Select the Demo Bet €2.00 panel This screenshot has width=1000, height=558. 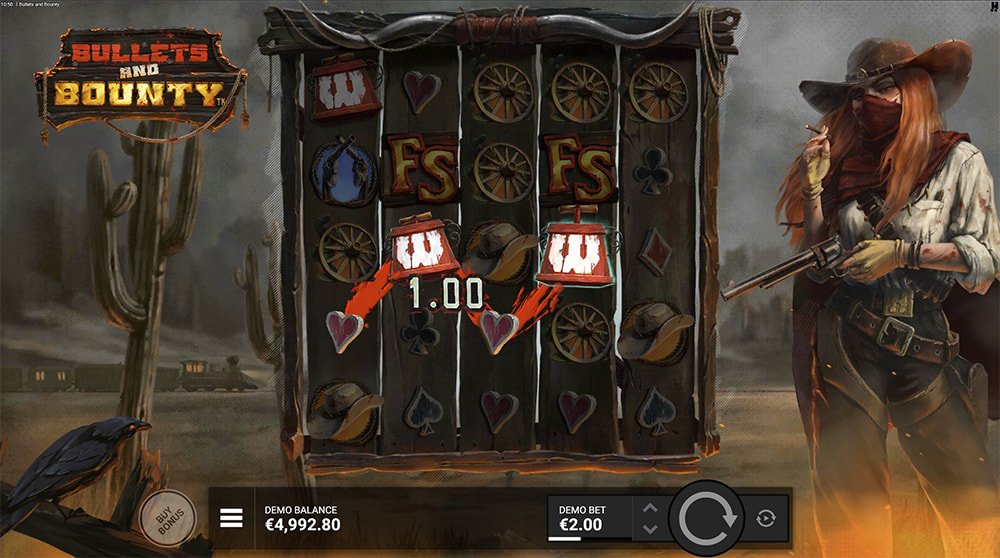pos(590,518)
